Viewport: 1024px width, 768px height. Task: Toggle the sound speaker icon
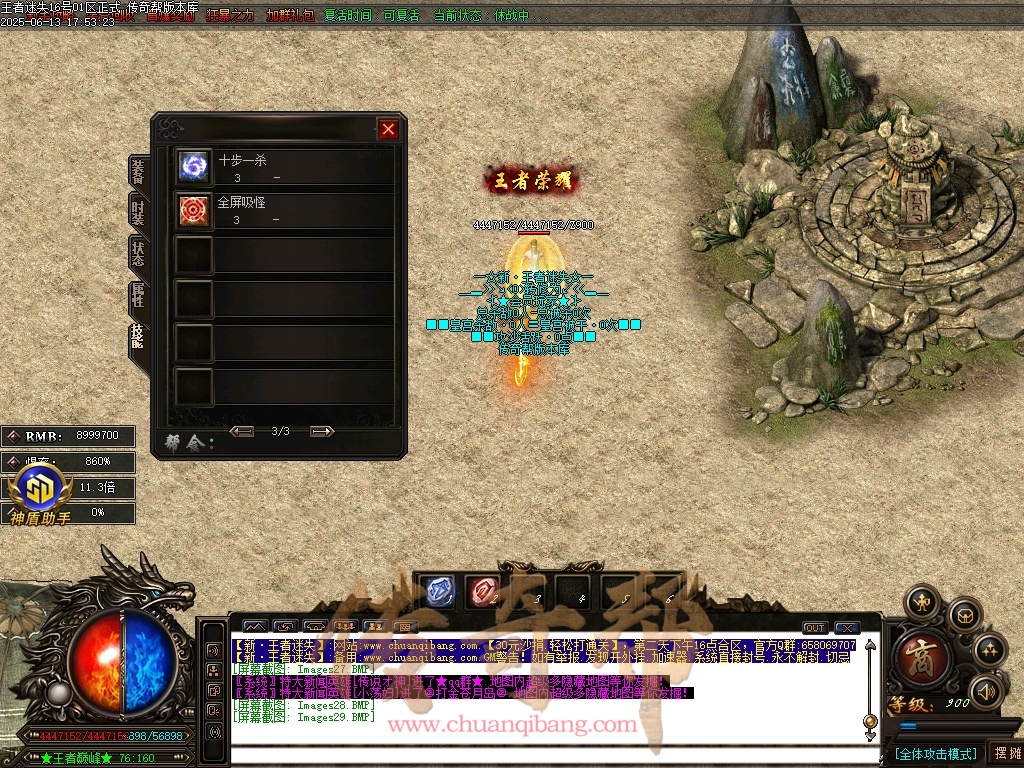(x=986, y=690)
